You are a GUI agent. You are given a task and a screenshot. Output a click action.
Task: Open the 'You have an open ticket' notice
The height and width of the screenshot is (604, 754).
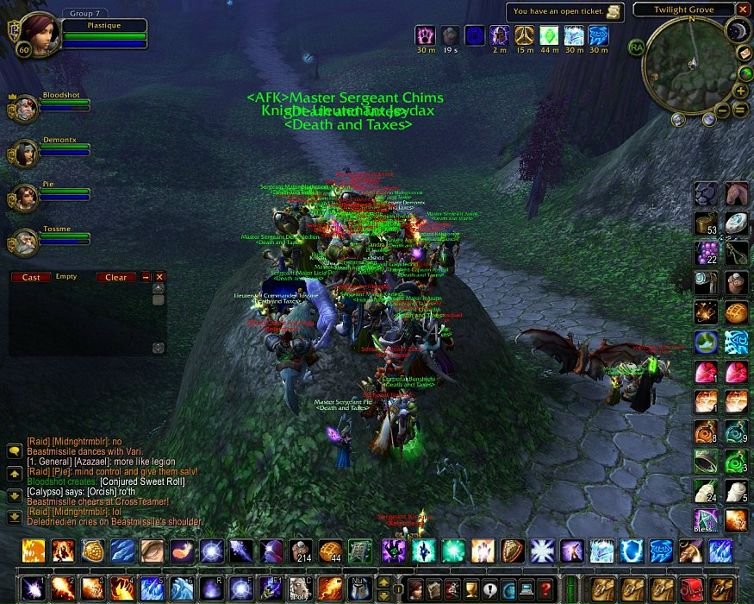(x=568, y=12)
